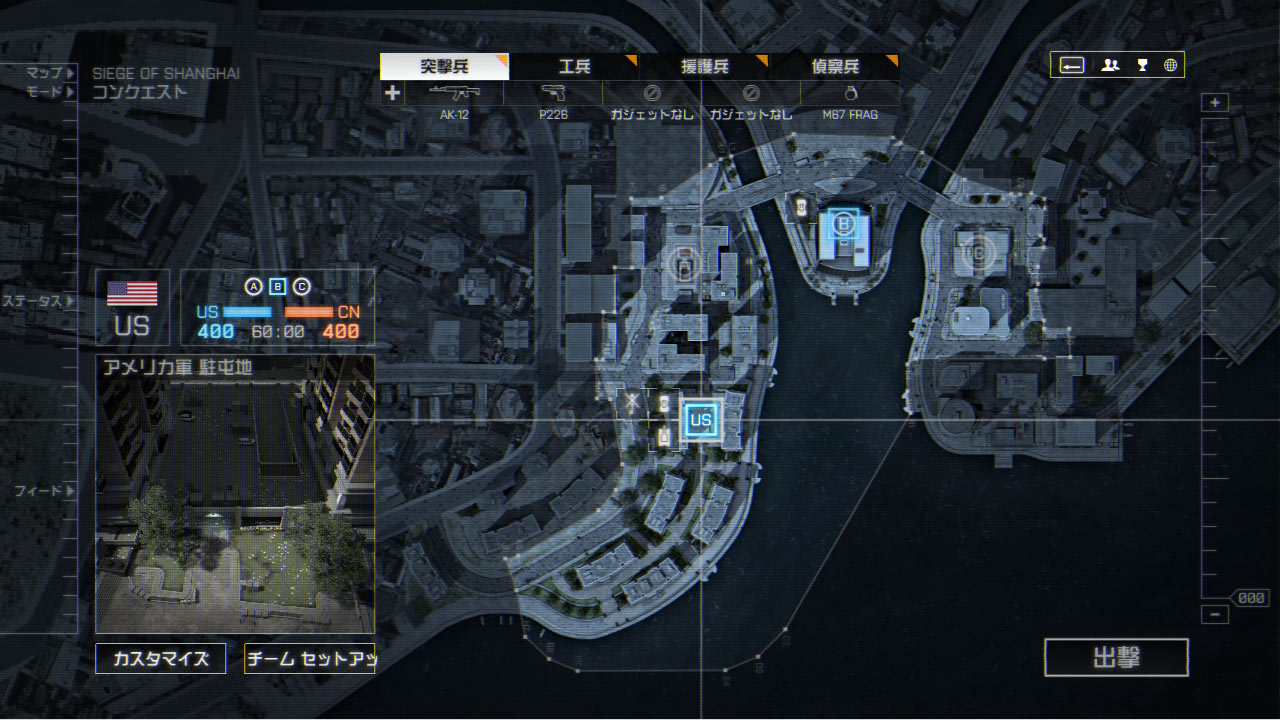1280x720 pixels.
Task: Open the squad members icon
Action: click(1110, 65)
